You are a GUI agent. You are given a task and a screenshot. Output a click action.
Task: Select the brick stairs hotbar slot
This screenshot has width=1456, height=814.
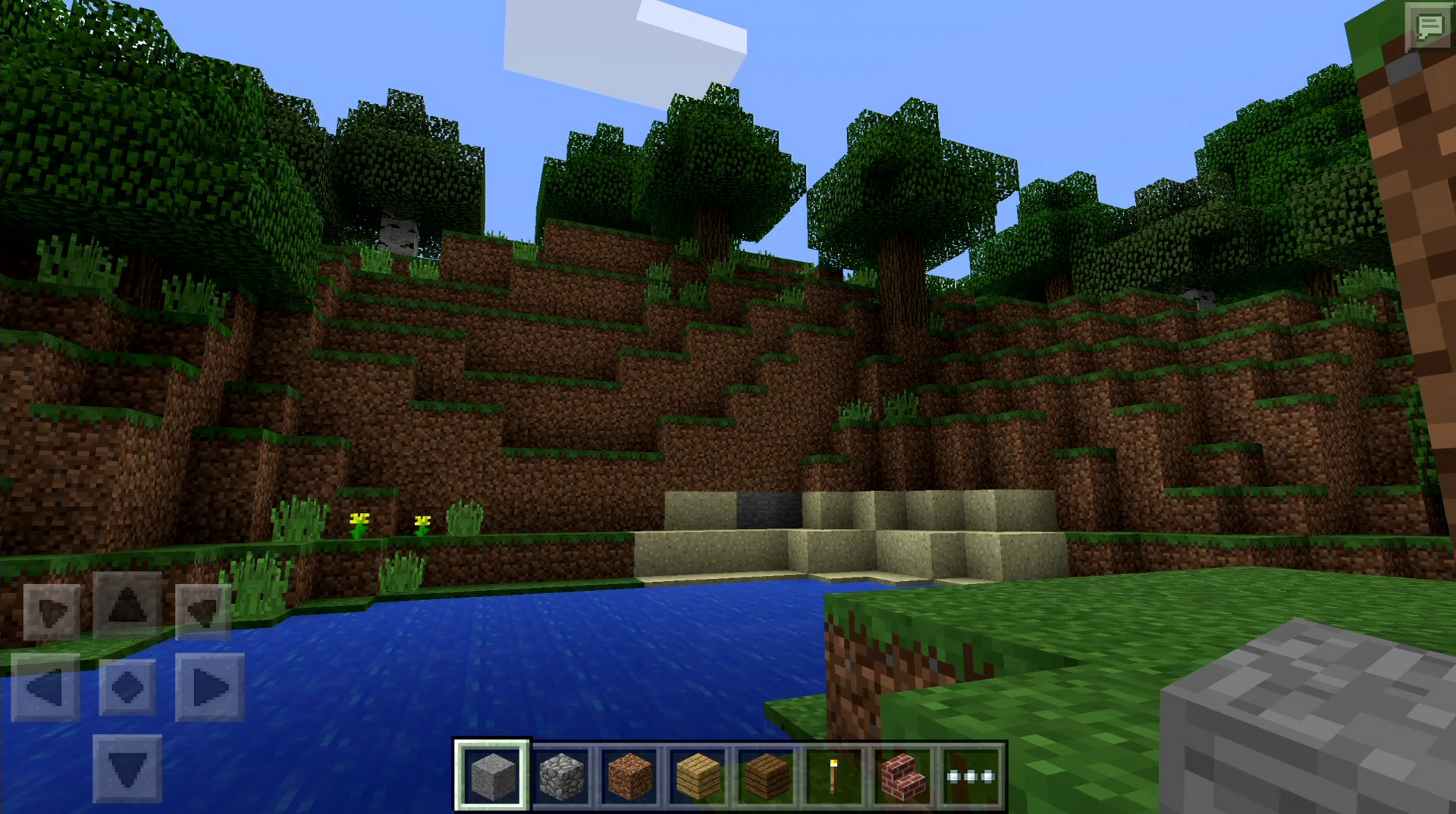(x=902, y=776)
